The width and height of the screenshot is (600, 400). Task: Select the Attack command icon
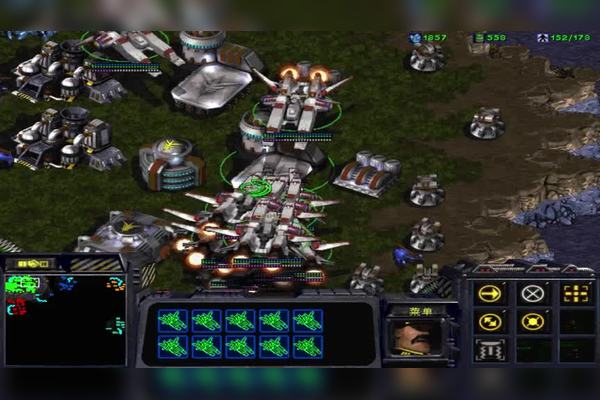575,294
